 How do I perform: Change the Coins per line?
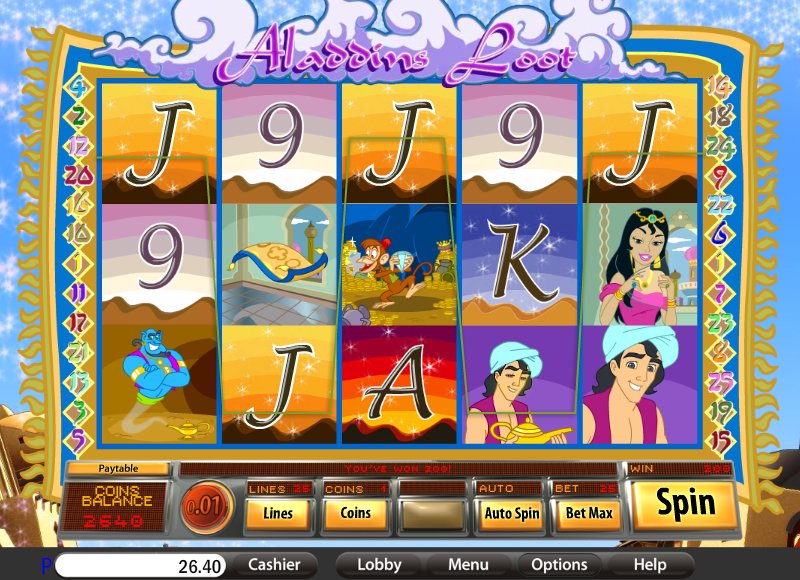point(355,513)
